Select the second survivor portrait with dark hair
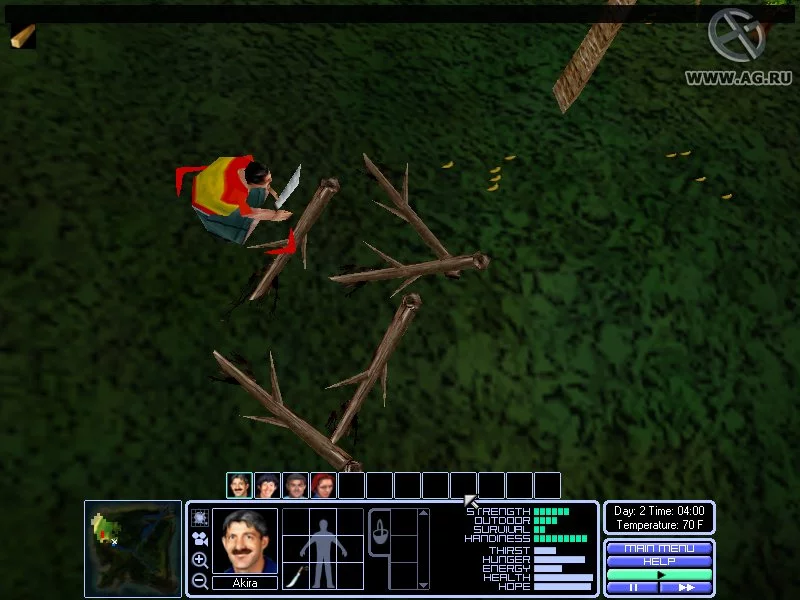This screenshot has height=600, width=800. tap(267, 485)
